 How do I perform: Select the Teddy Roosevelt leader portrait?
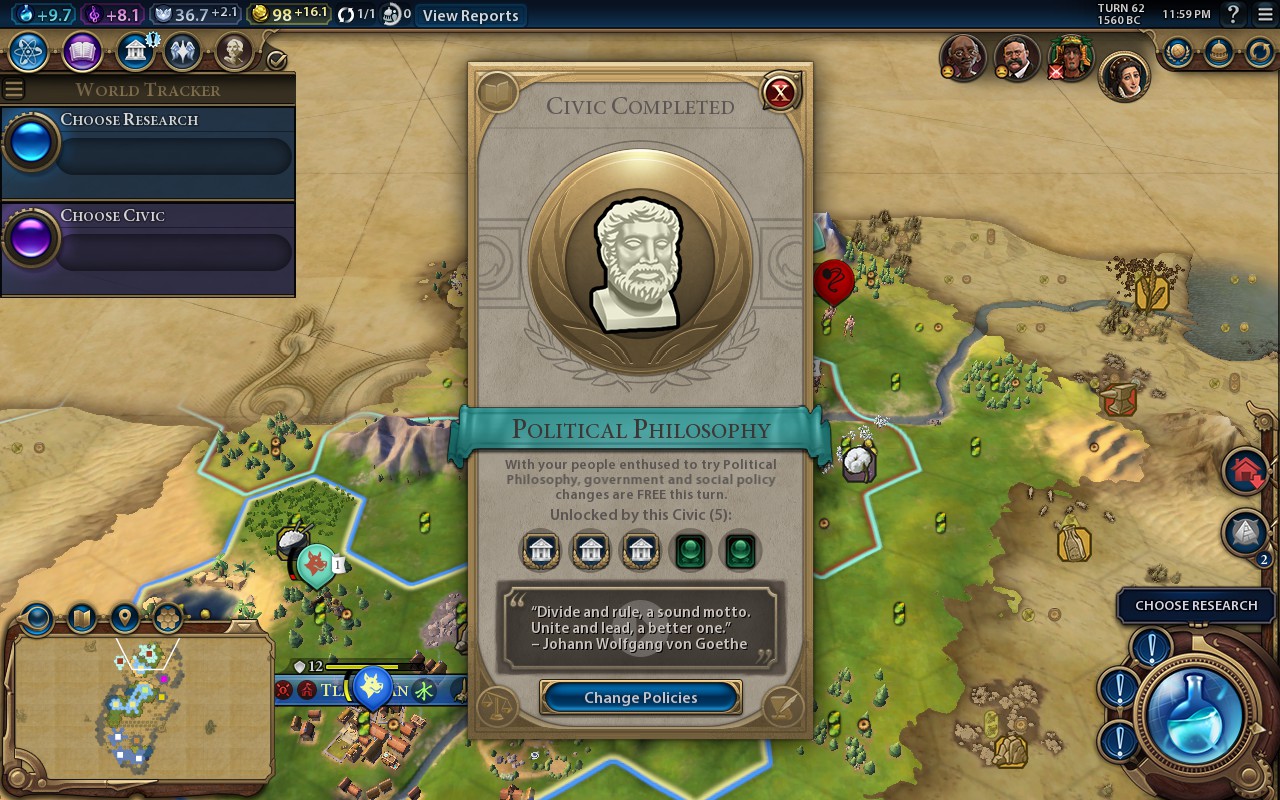click(x=1017, y=59)
